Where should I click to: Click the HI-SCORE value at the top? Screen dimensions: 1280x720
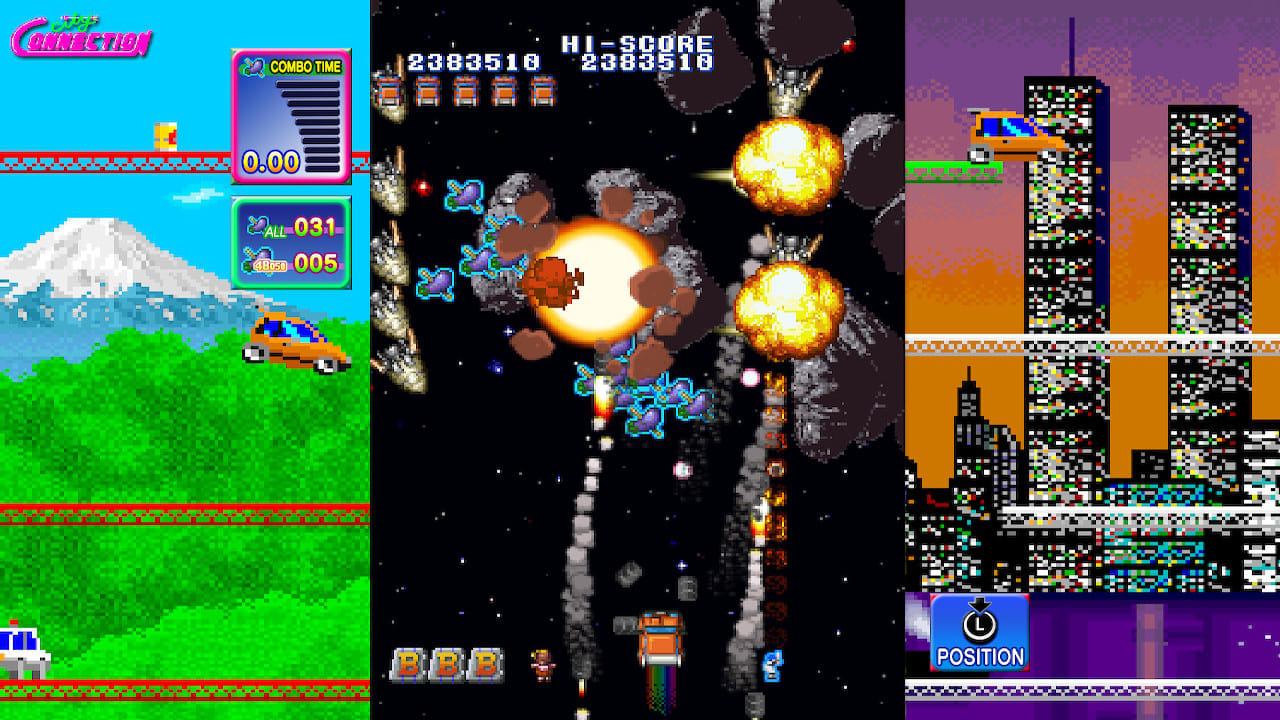click(650, 60)
